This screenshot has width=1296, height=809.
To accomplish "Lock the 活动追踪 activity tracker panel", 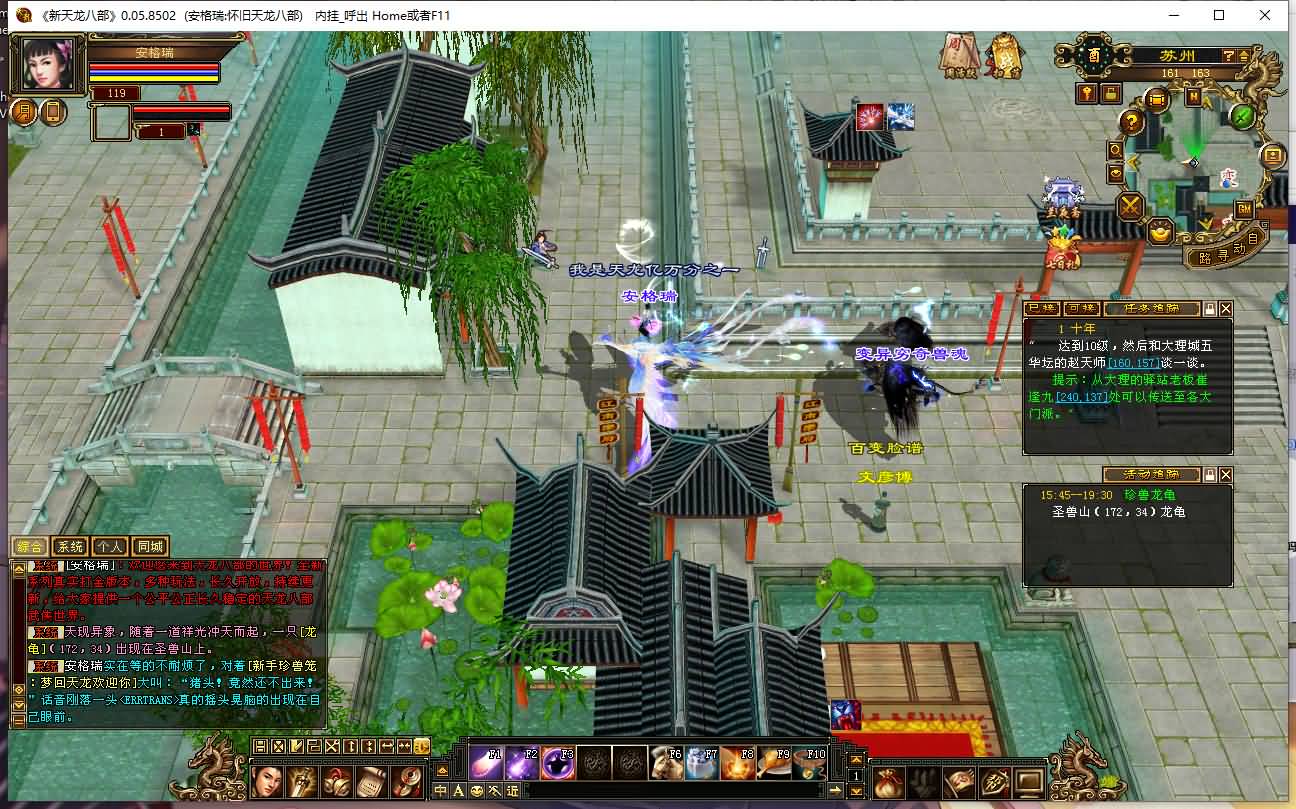I will 1212,474.
